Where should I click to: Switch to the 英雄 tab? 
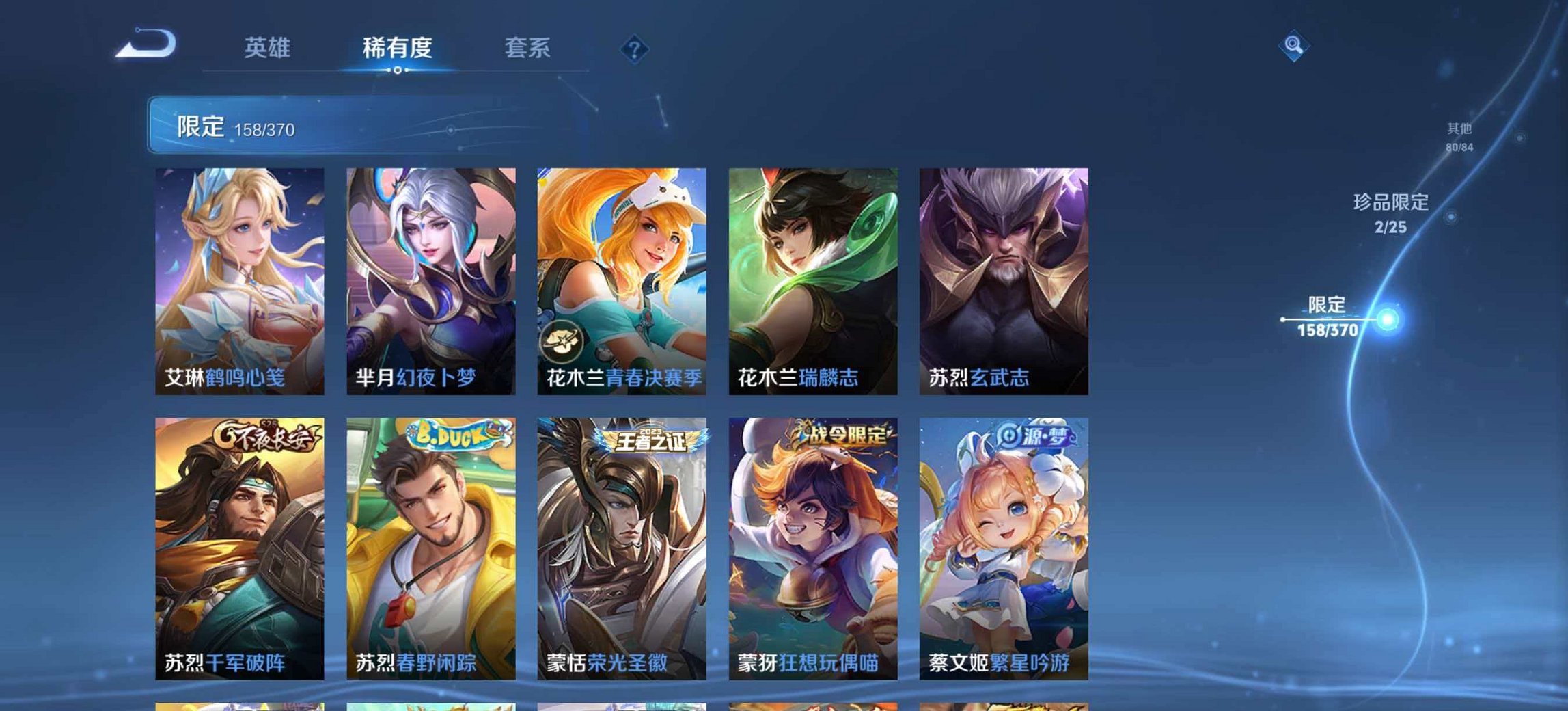pyautogui.click(x=269, y=48)
